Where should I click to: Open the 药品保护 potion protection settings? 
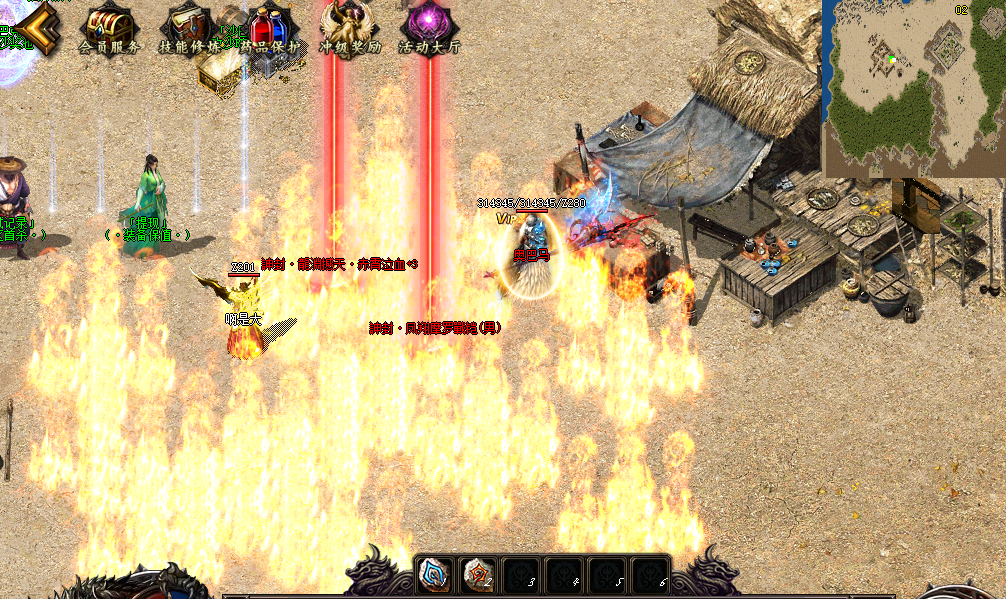[x=268, y=25]
